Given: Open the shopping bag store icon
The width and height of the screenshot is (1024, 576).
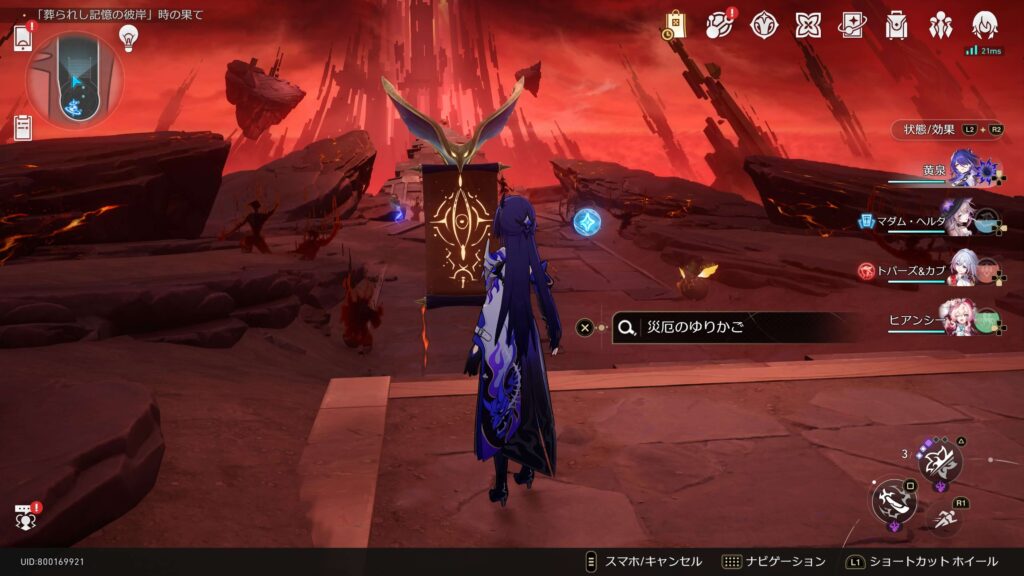Looking at the screenshot, I should coord(675,25).
